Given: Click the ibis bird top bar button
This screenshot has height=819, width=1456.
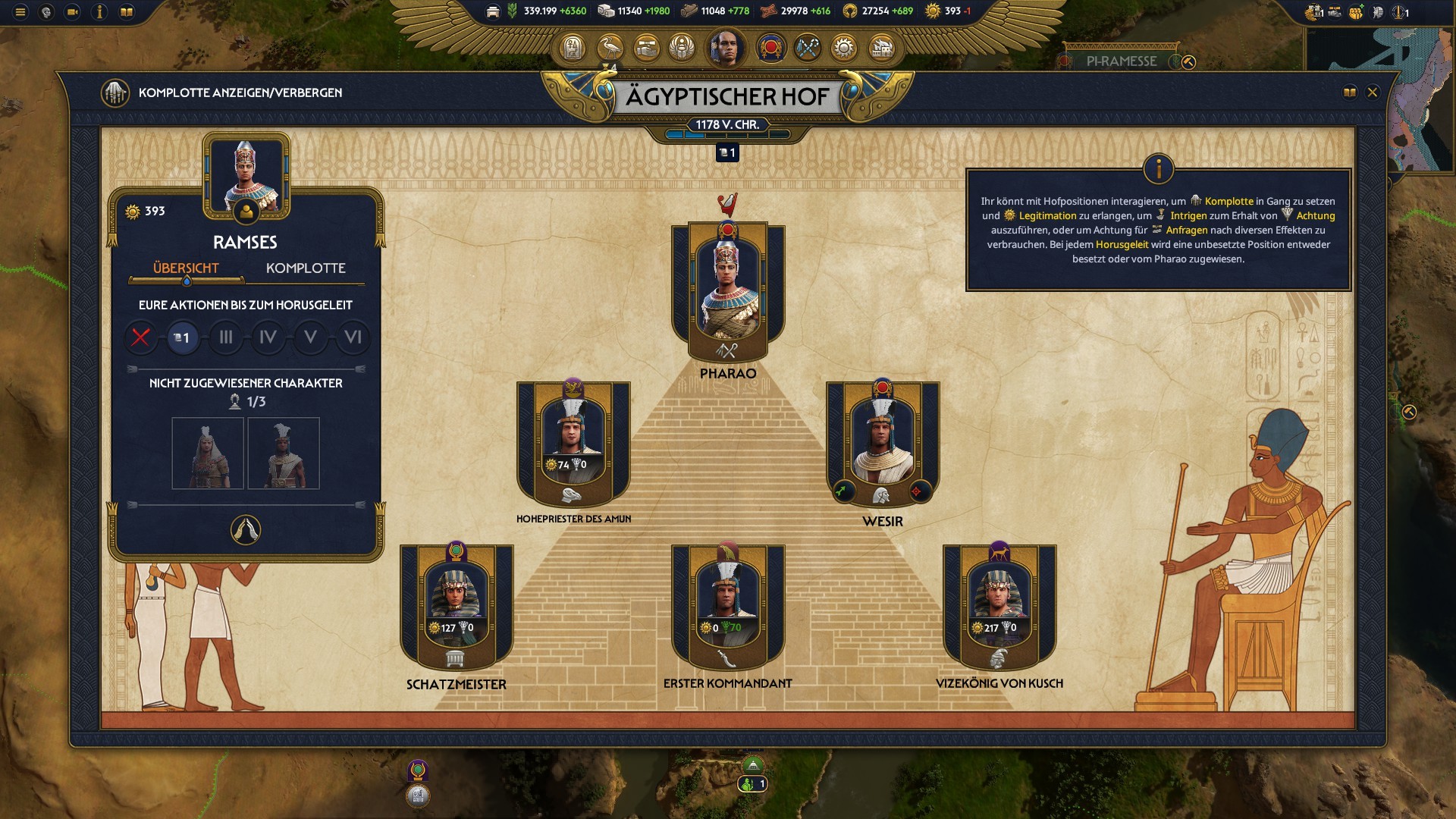Looking at the screenshot, I should (x=610, y=49).
